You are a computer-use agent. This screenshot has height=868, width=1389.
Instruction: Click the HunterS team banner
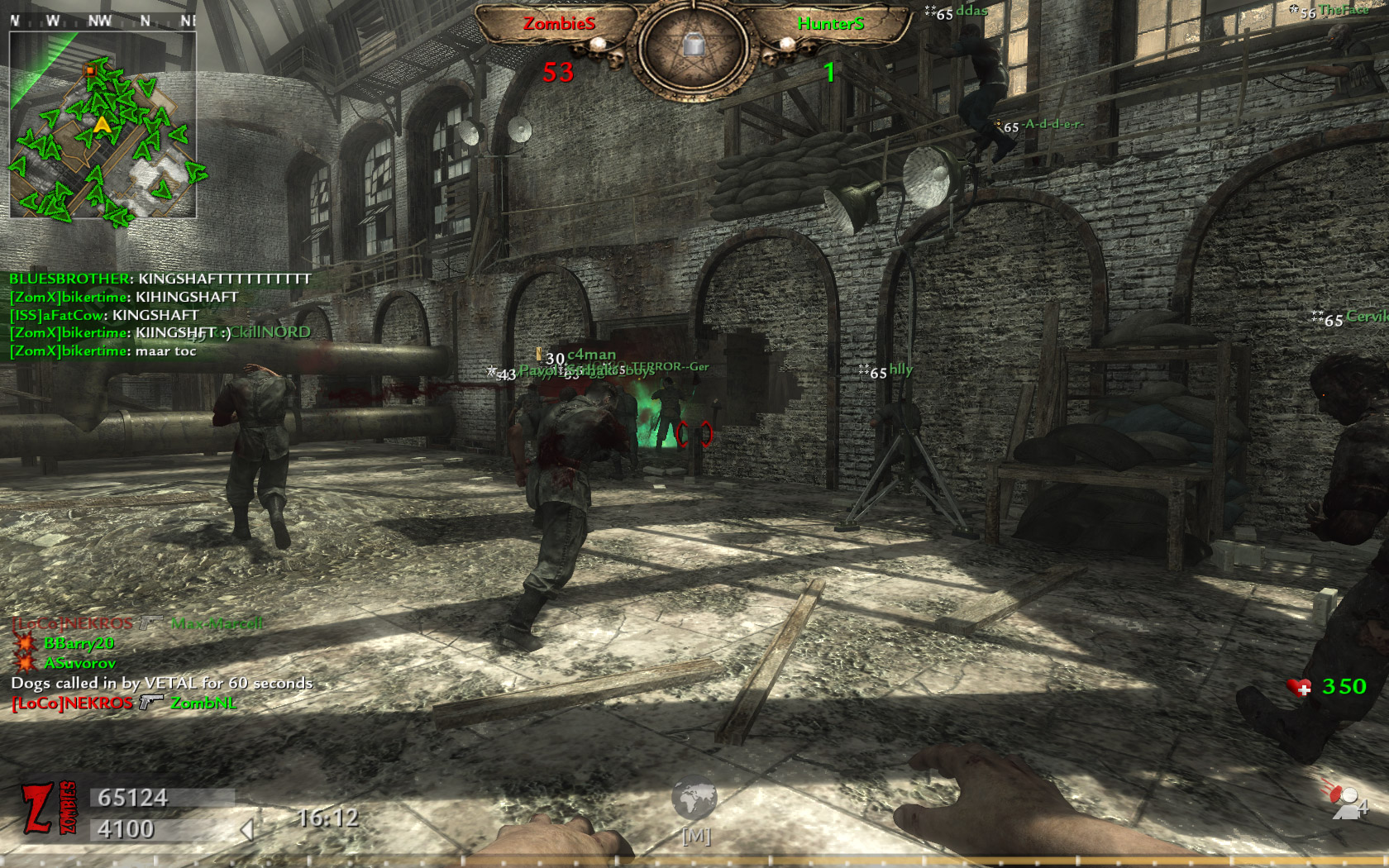pos(830,25)
